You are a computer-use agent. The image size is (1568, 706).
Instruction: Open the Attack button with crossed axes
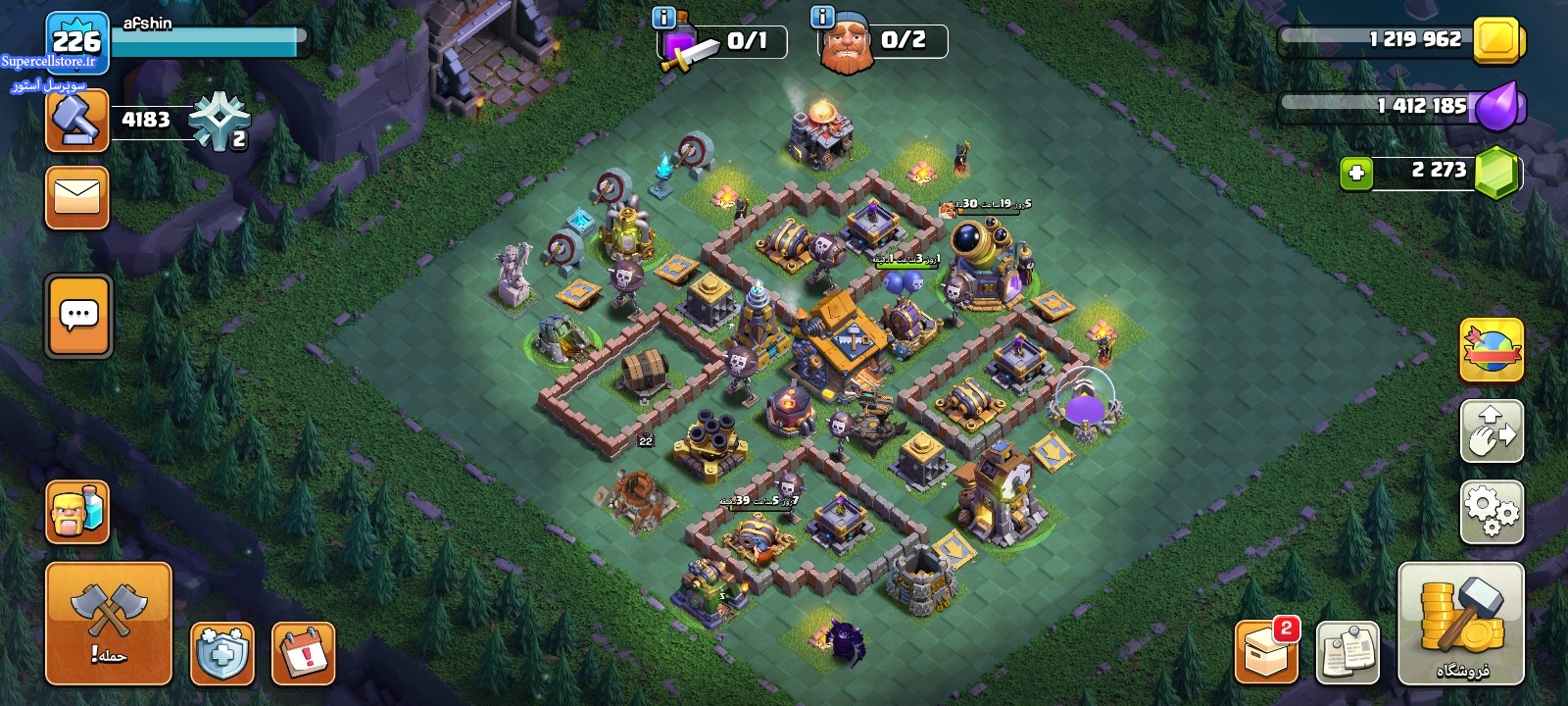click(109, 623)
